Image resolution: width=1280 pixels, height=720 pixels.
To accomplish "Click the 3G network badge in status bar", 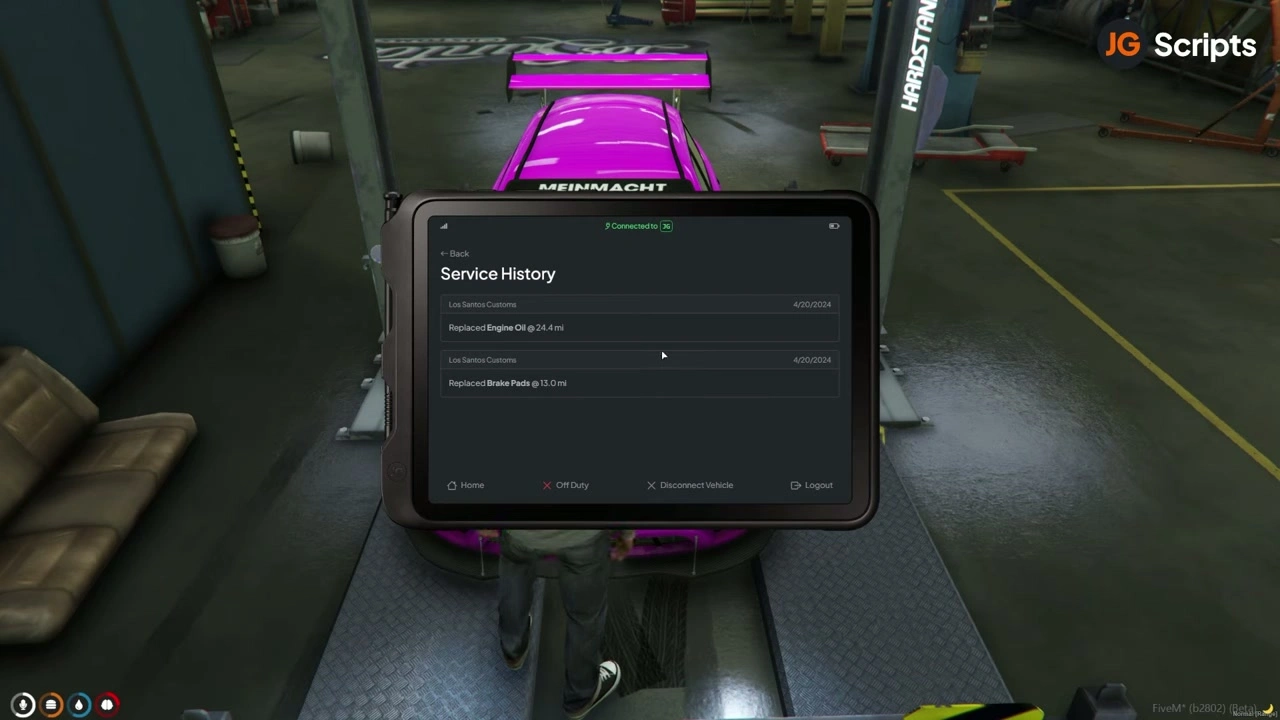I will click(x=666, y=226).
